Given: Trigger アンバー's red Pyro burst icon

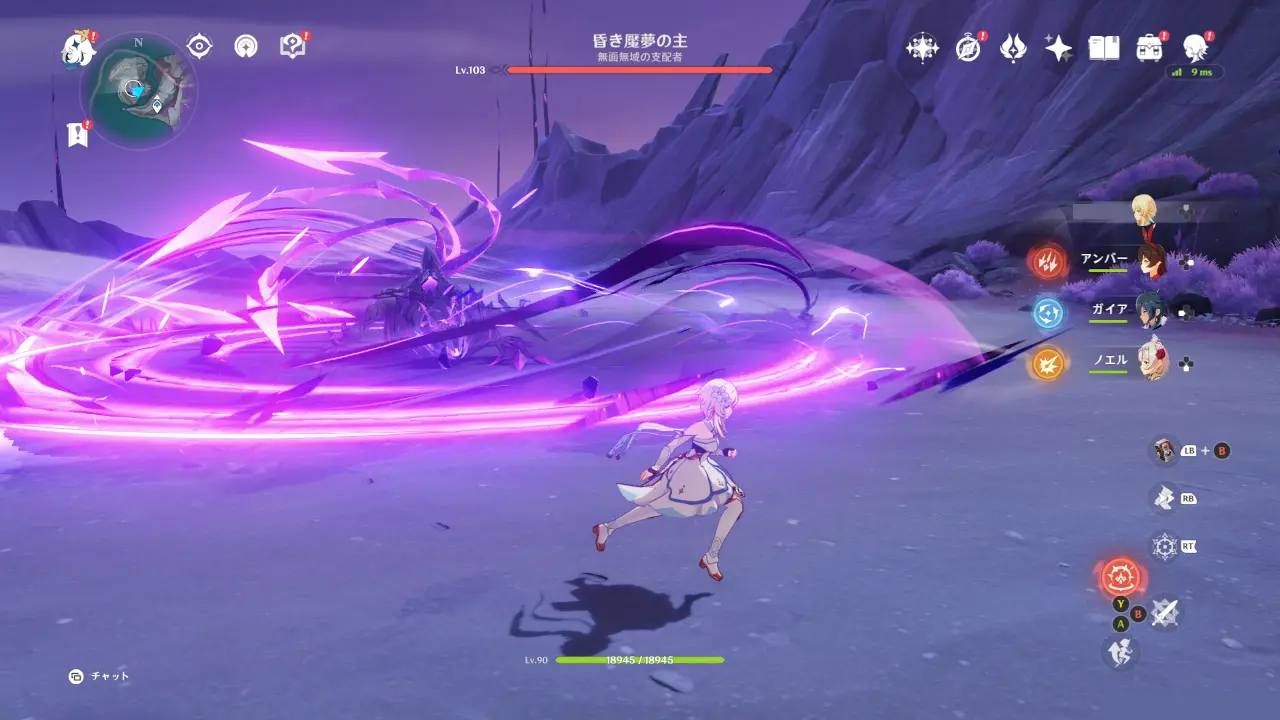Looking at the screenshot, I should (x=1047, y=262).
